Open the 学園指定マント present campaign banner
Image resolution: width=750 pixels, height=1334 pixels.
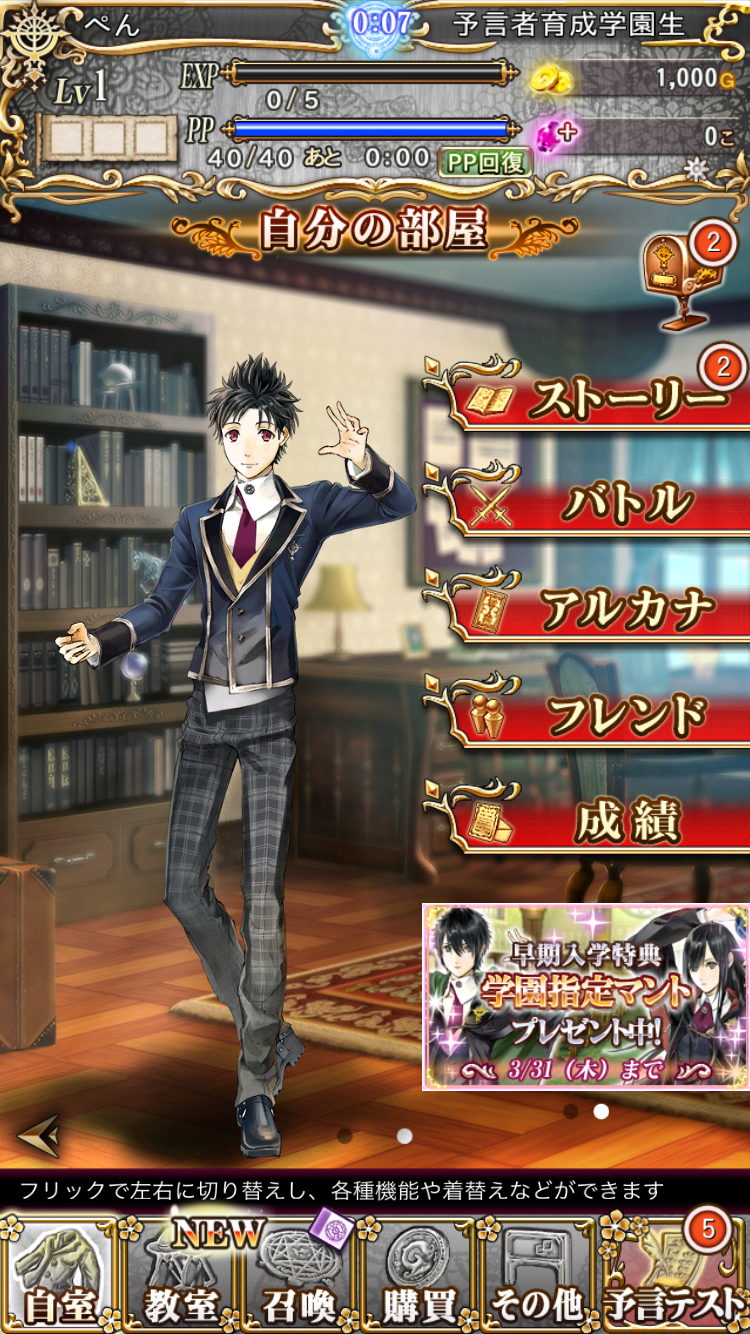pyautogui.click(x=585, y=996)
